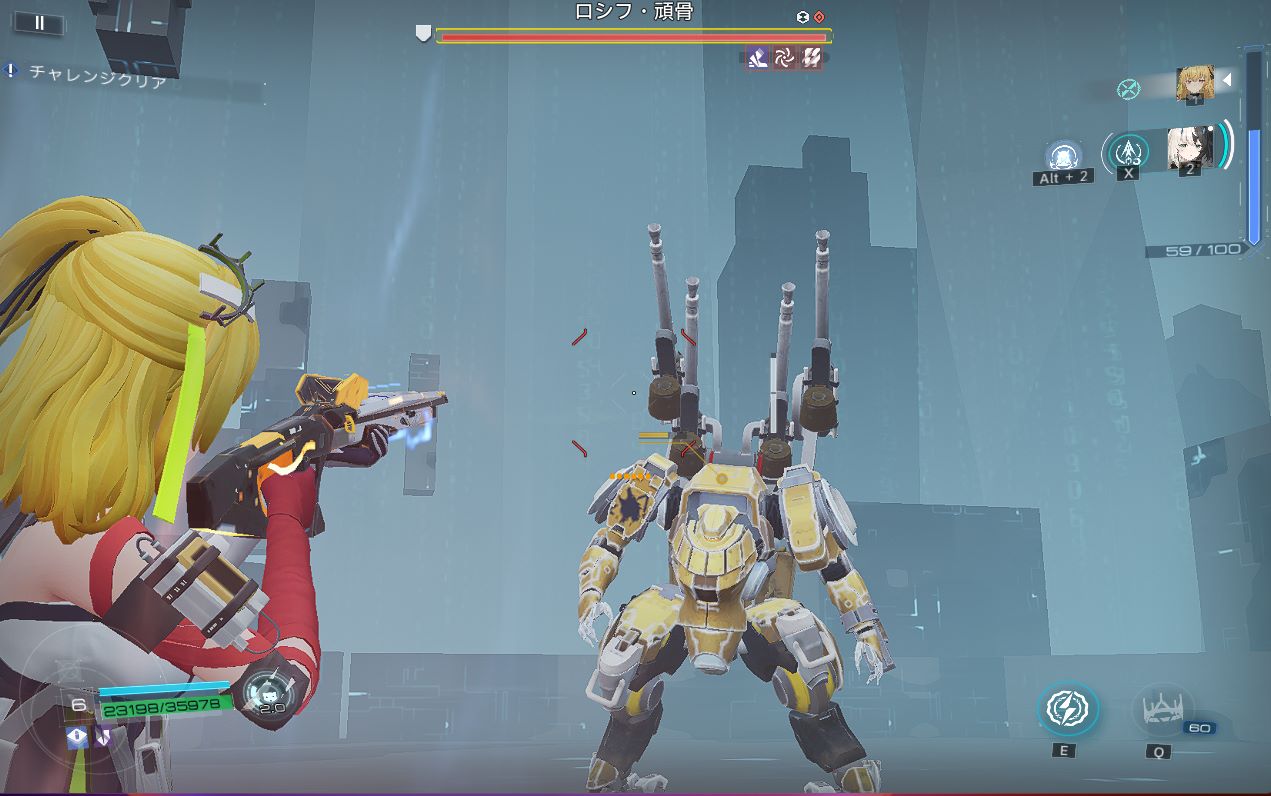Activate the teal arrow support skill

[x=1129, y=150]
